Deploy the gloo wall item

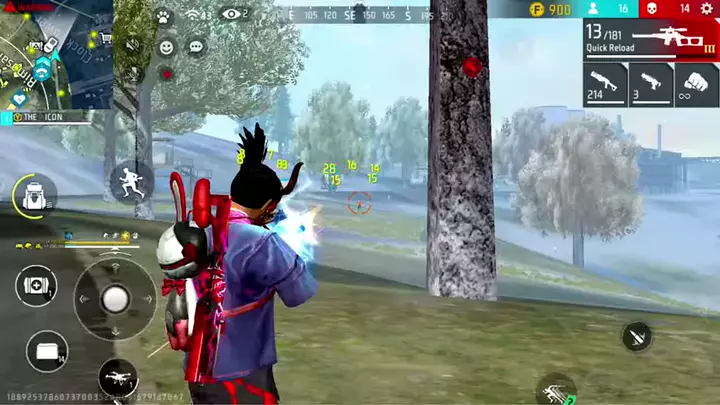[x=46, y=350]
